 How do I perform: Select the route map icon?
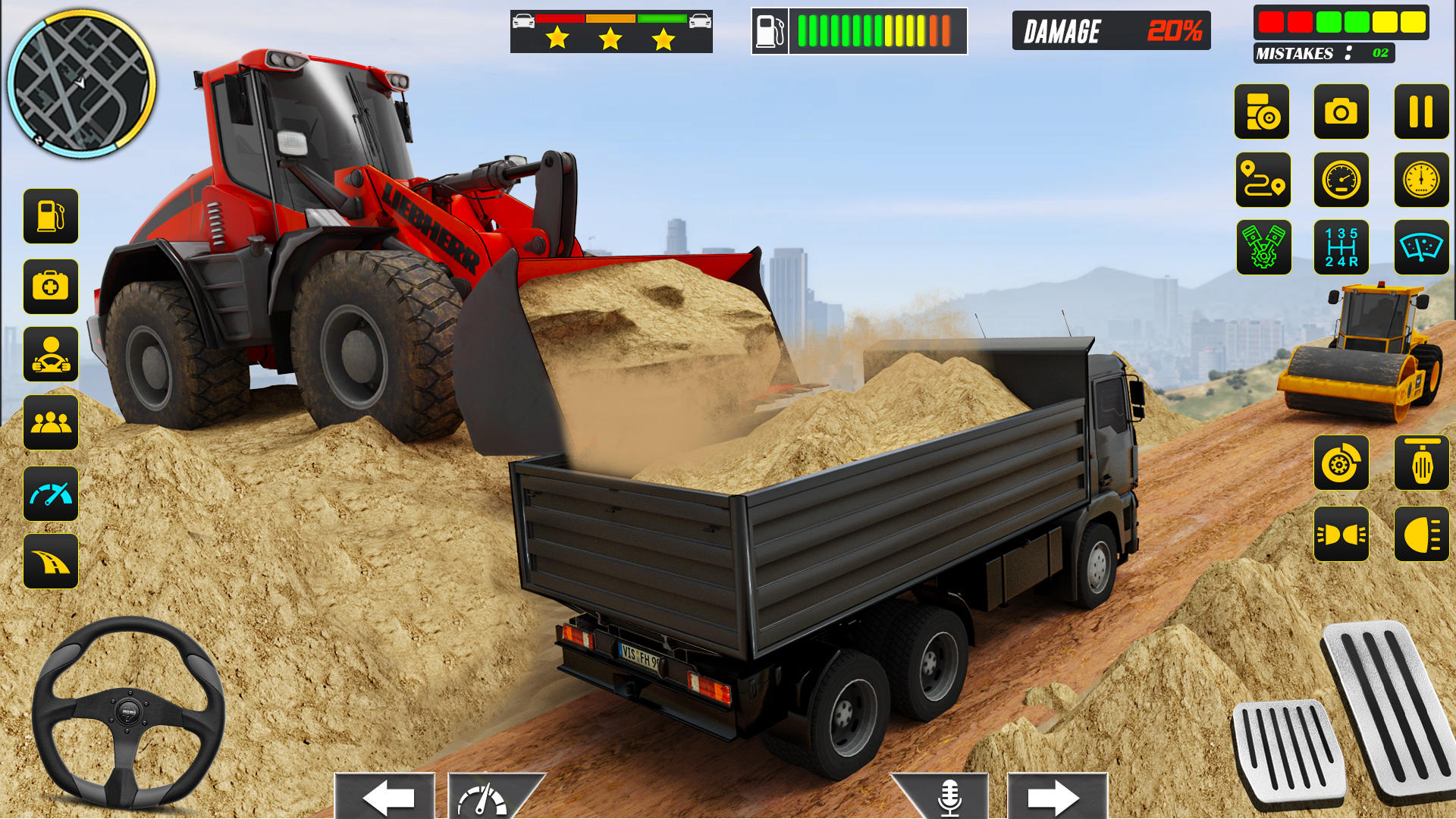(1263, 180)
